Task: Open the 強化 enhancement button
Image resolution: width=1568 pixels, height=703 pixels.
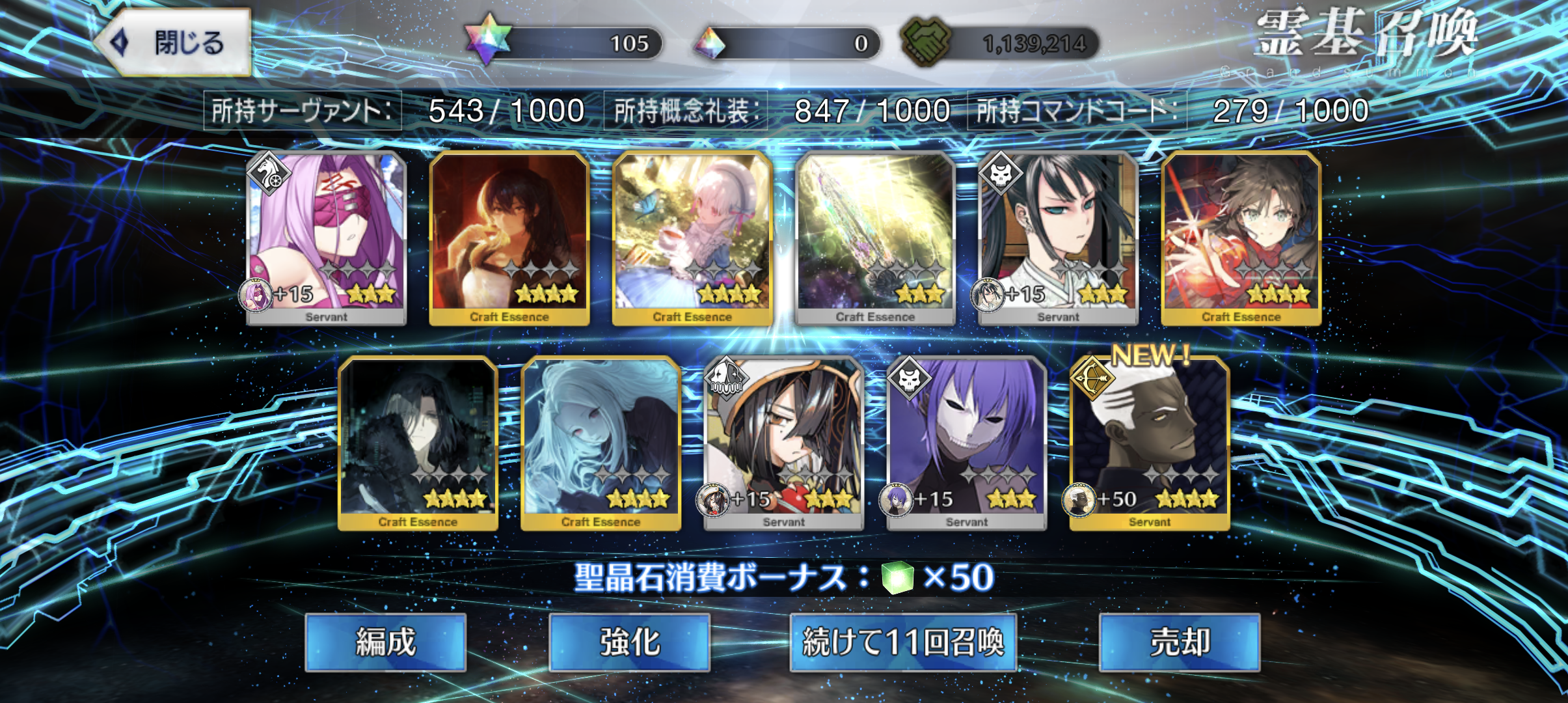Action: 629,642
